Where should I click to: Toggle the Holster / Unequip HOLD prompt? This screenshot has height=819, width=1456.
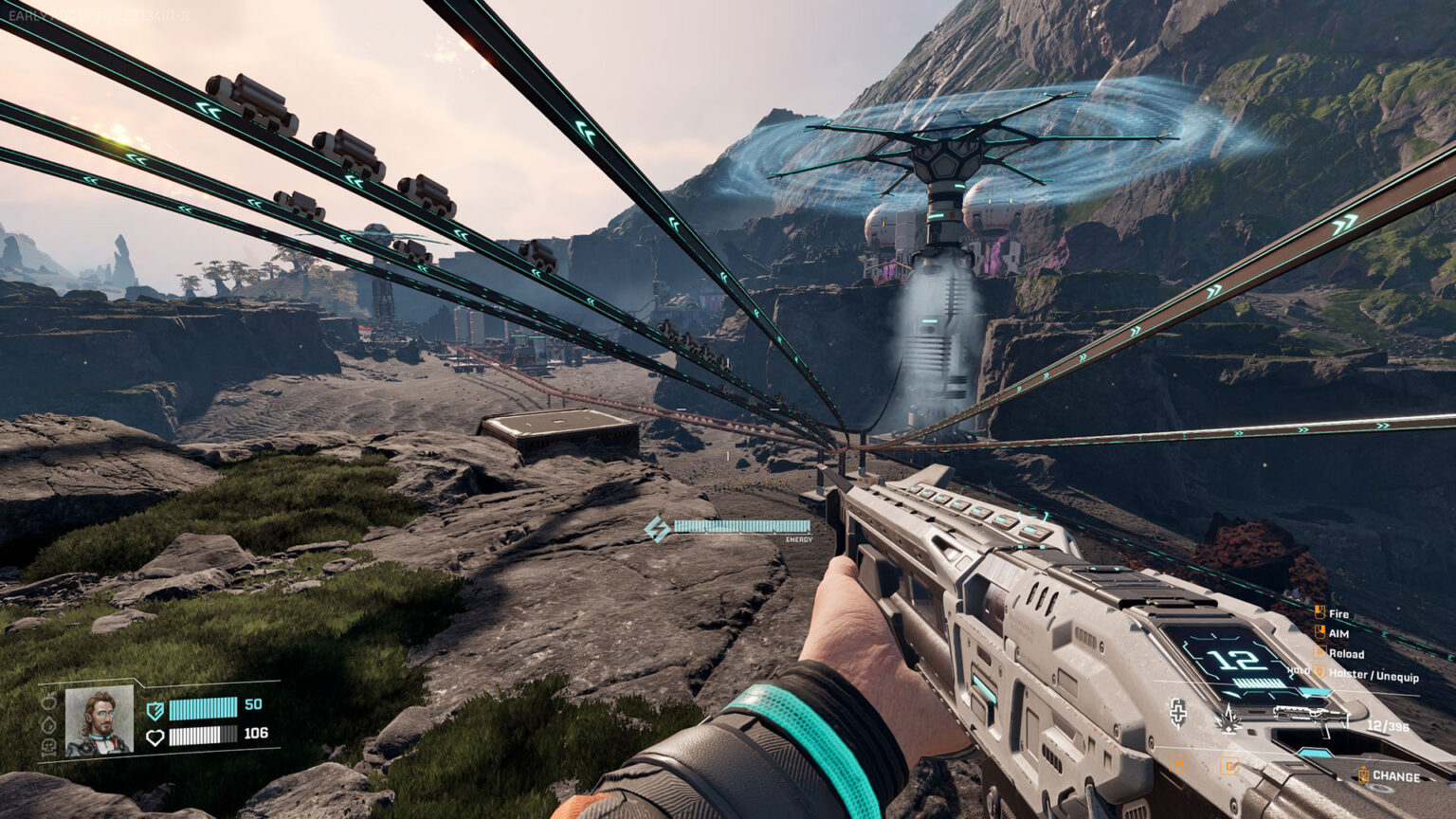click(x=1300, y=669)
